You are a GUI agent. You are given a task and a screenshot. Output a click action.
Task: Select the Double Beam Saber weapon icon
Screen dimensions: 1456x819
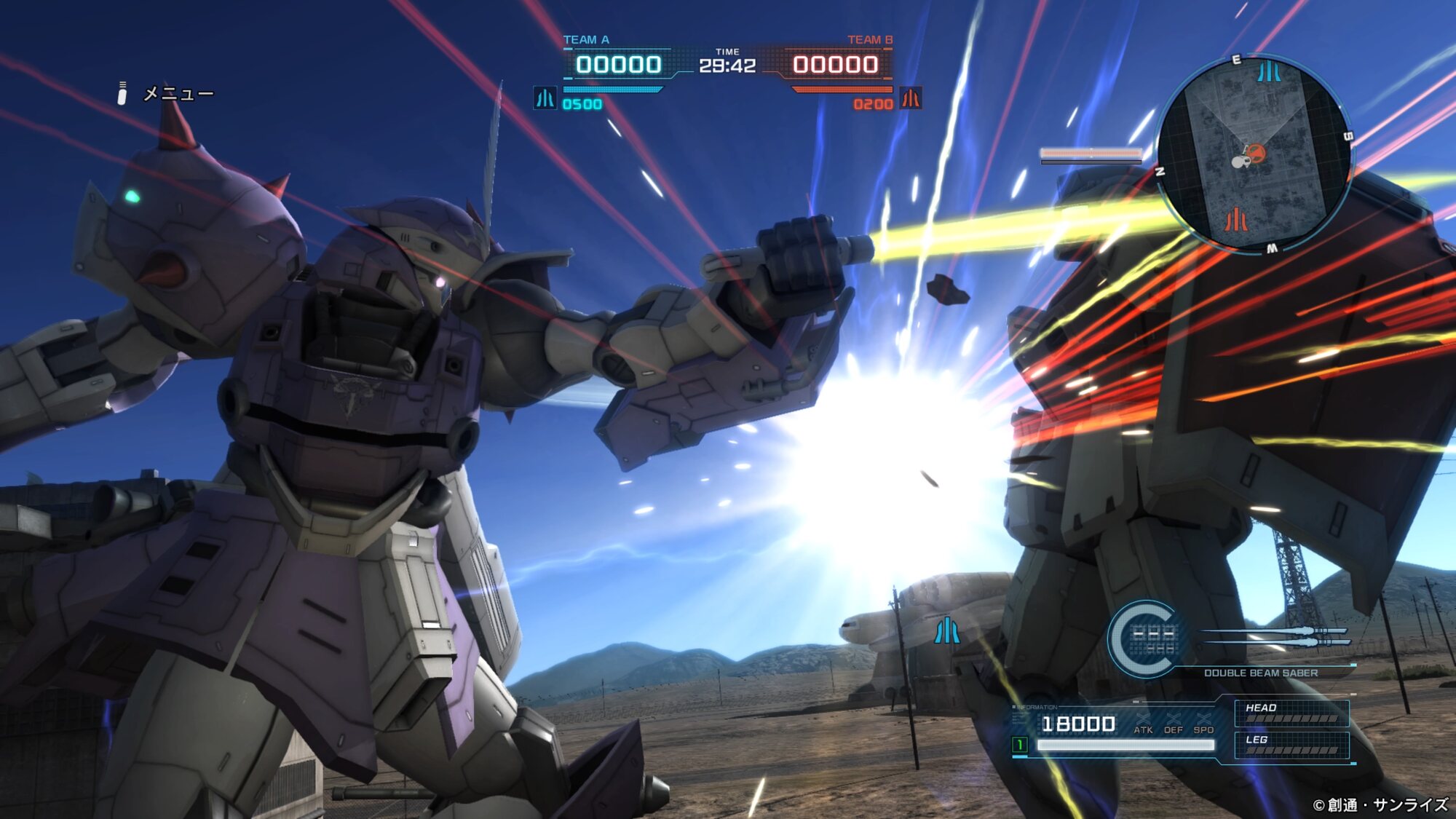1275,636
